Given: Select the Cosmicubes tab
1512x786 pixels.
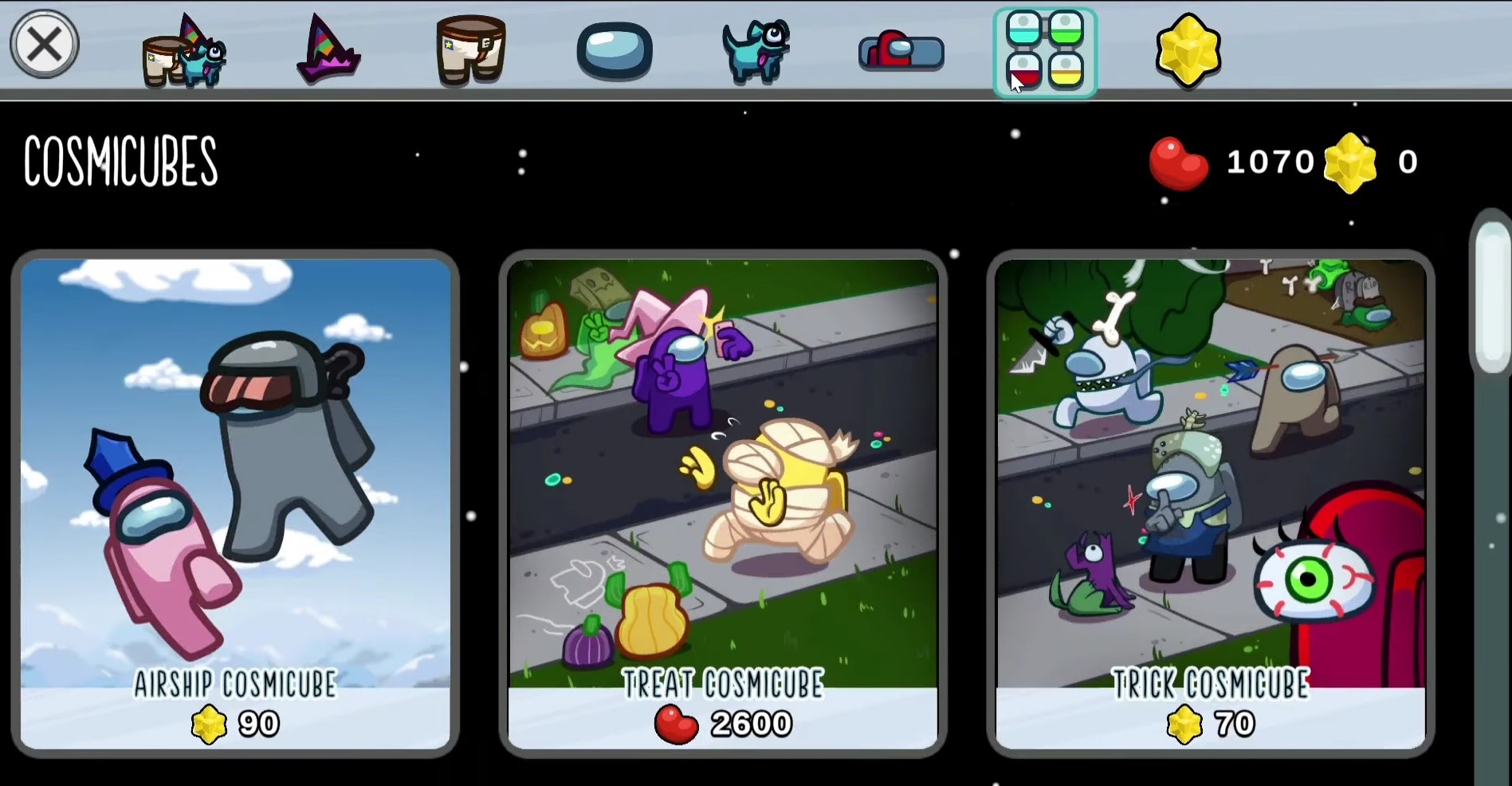Looking at the screenshot, I should coord(1045,53).
